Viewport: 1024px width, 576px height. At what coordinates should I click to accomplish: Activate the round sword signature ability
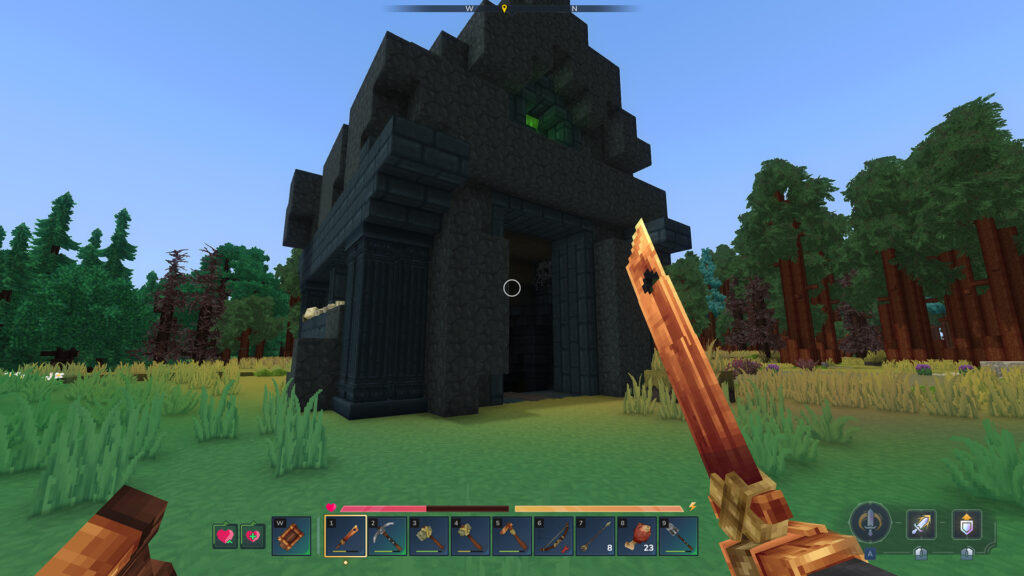pos(870,522)
